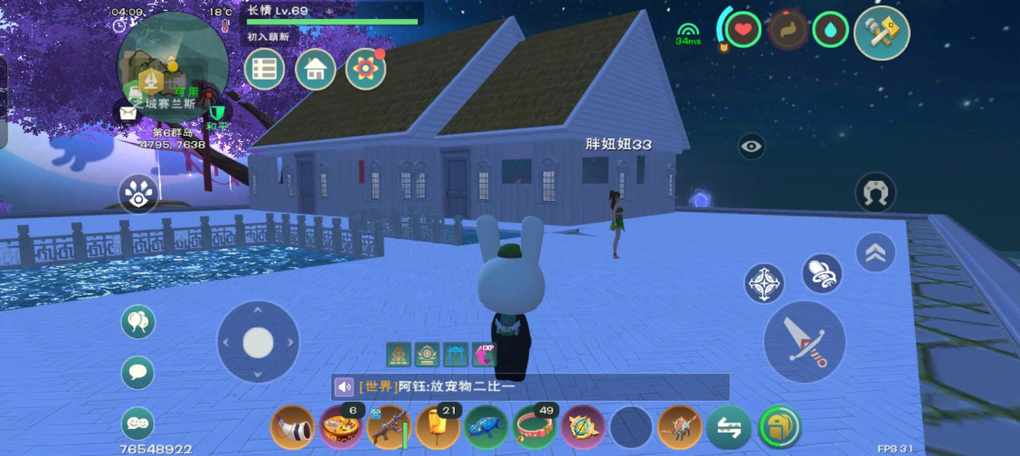This screenshot has height=456, width=1020.
Task: Tap the paw print button
Action: point(138,194)
